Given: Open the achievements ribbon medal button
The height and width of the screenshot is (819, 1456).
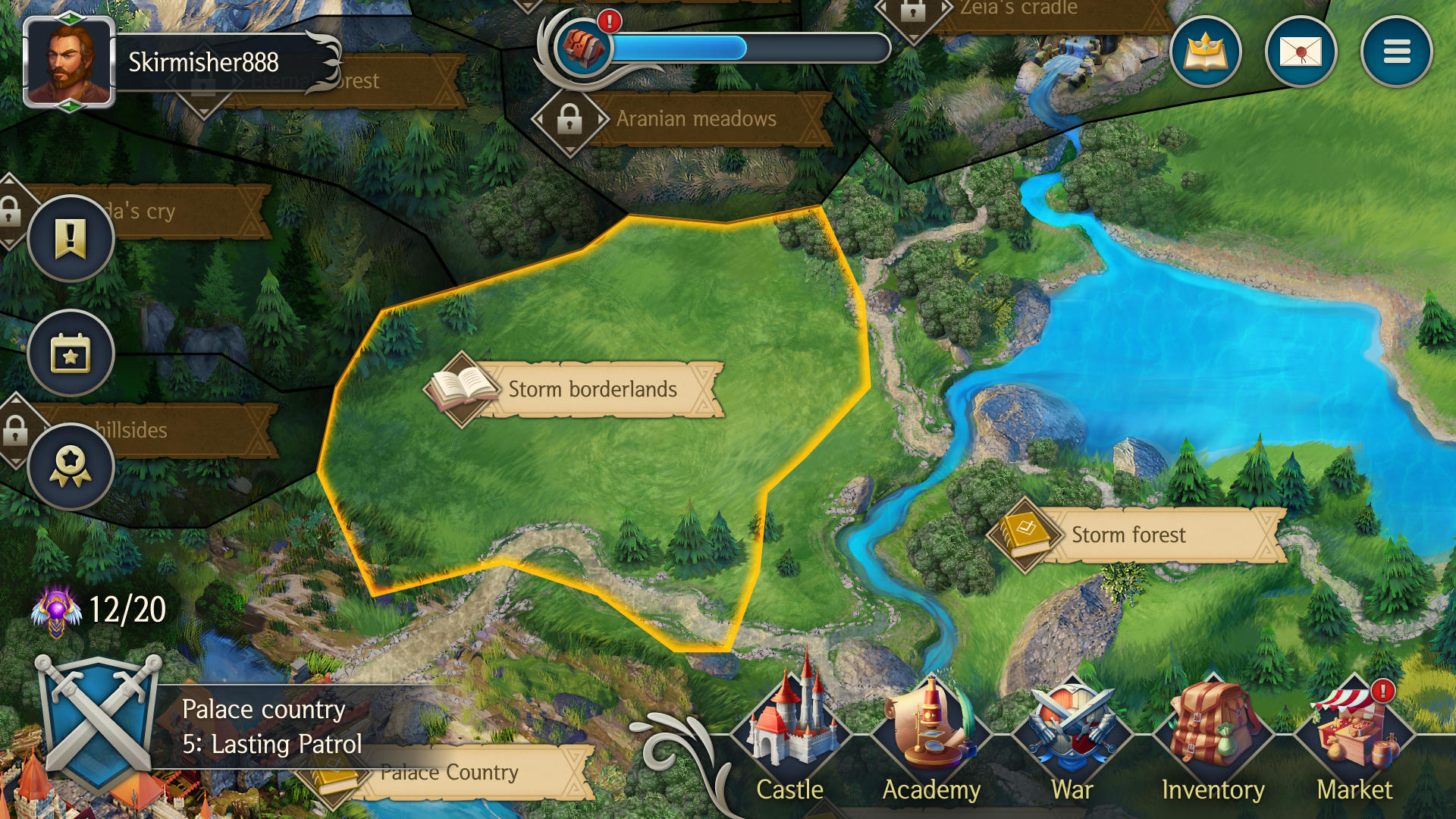Looking at the screenshot, I should [x=71, y=466].
